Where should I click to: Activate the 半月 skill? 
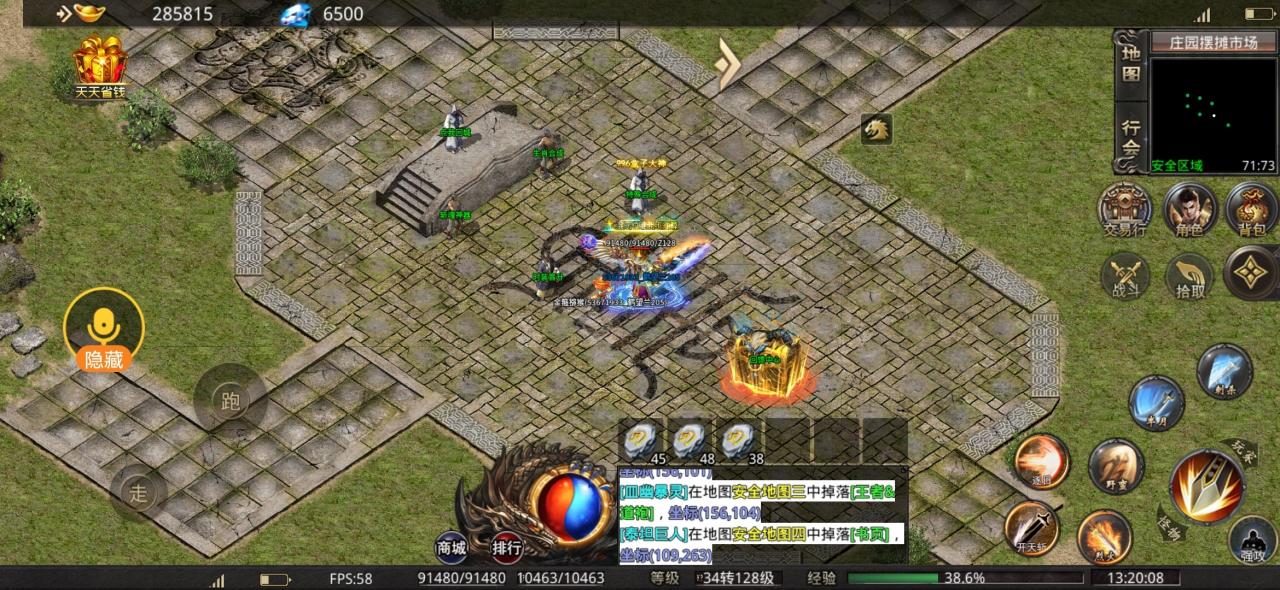(1157, 402)
